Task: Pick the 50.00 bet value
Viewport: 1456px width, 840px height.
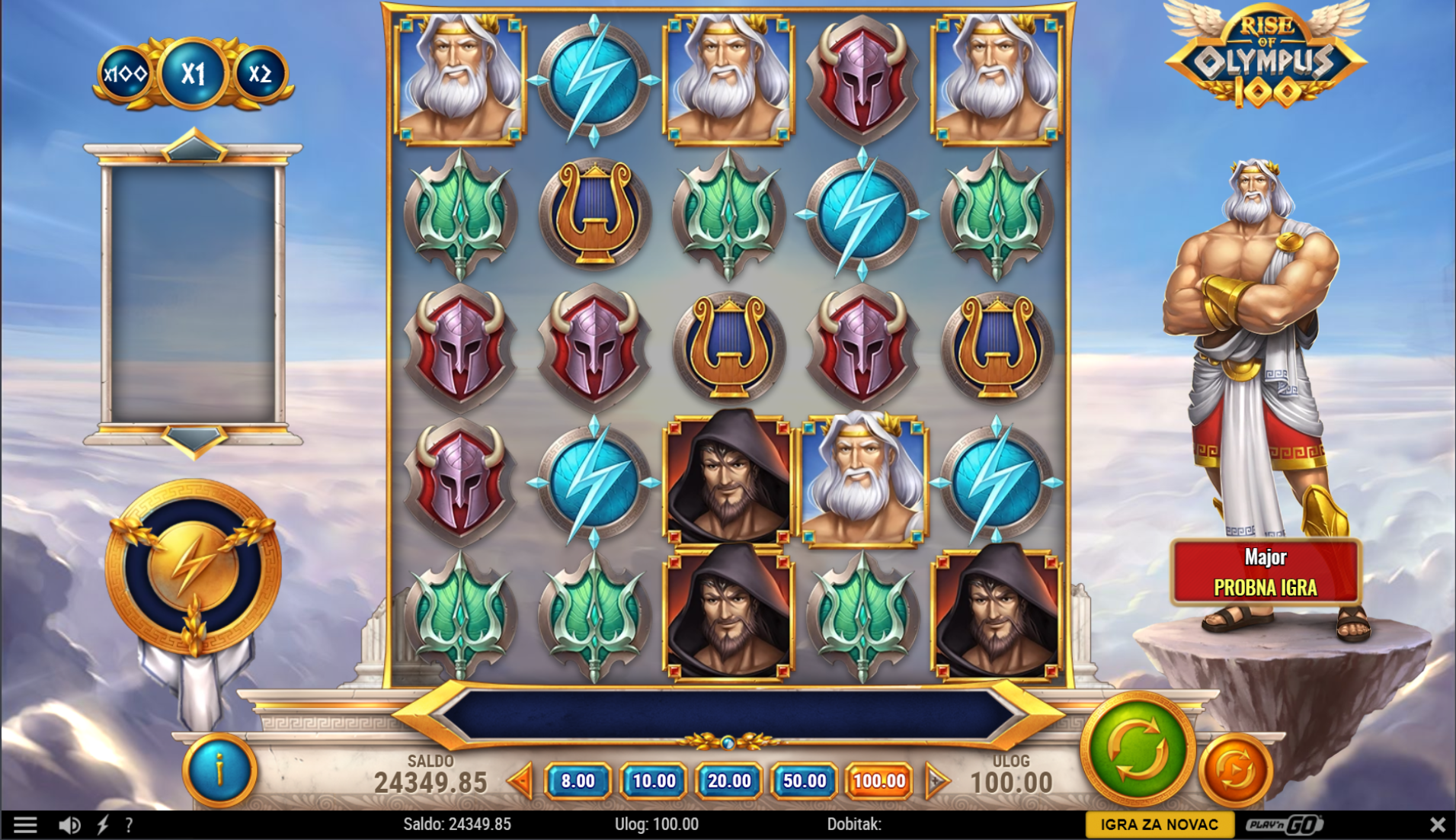Action: coord(805,781)
